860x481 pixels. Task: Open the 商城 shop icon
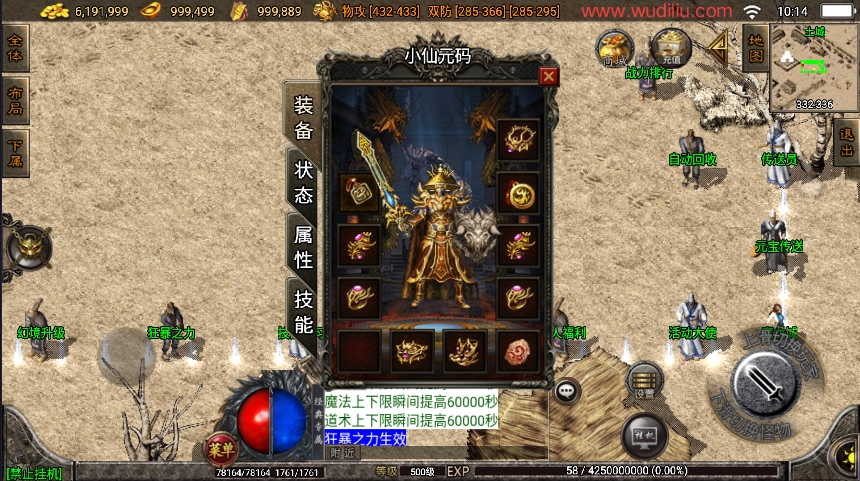[x=616, y=47]
